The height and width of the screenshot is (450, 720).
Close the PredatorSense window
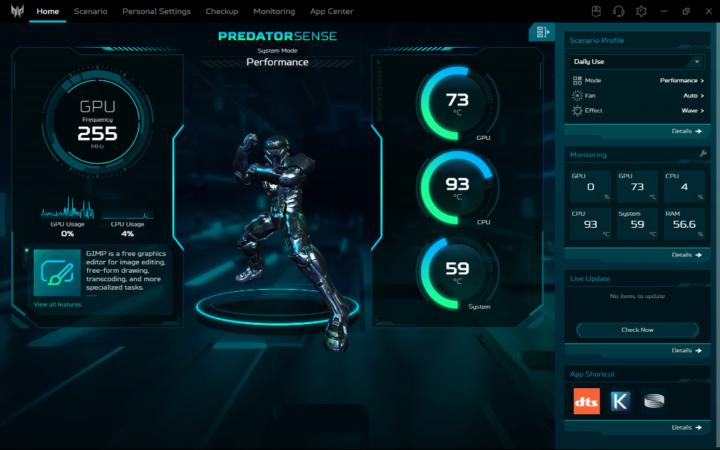click(706, 11)
